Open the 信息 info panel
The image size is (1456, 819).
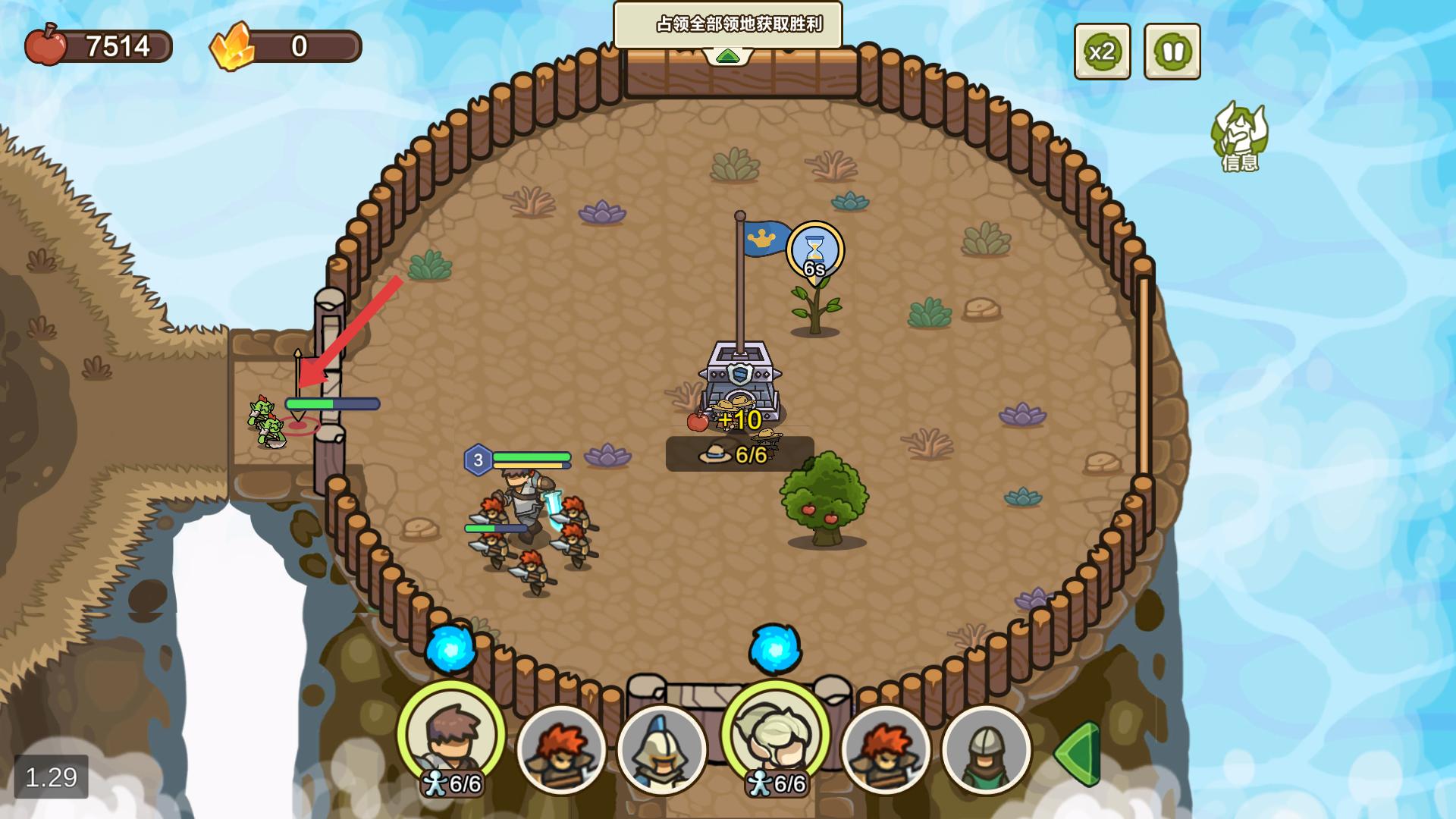click(1239, 136)
